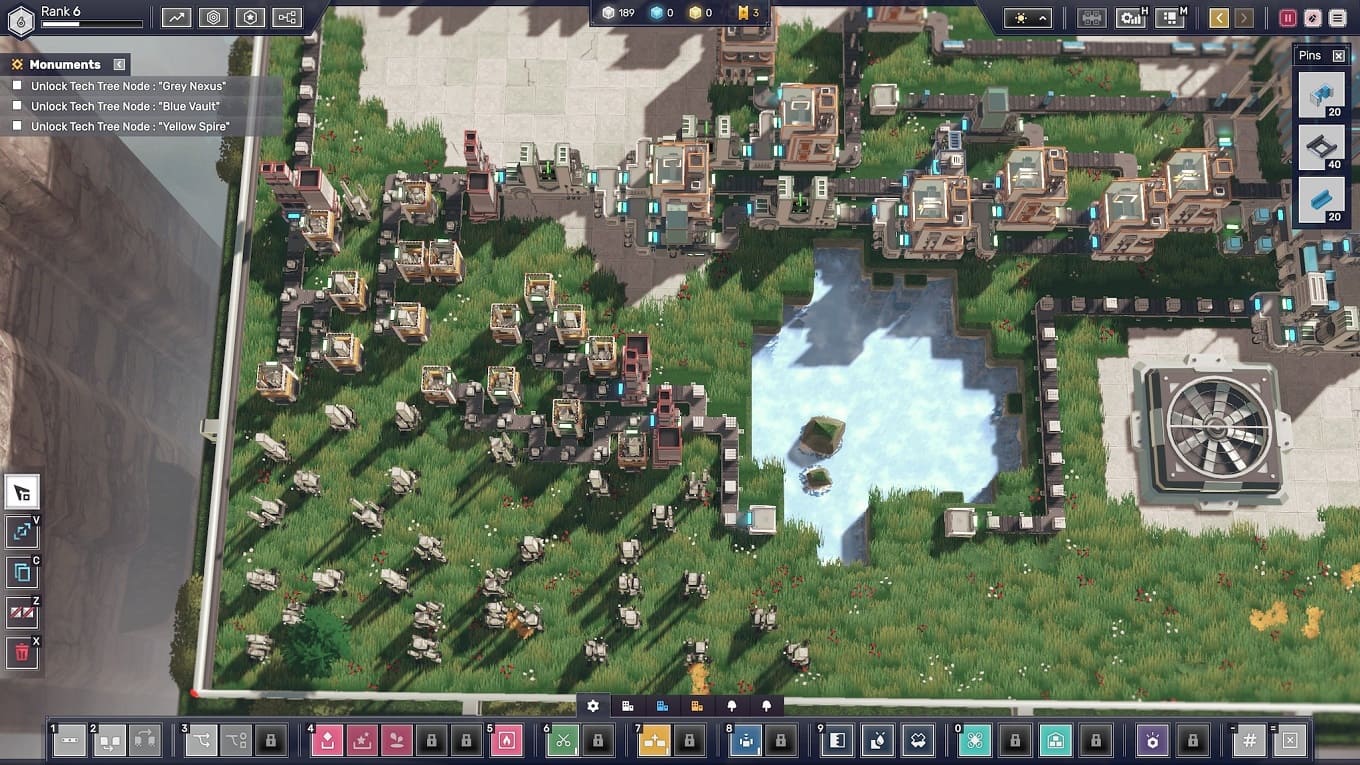This screenshot has height=765, width=1360.
Task: Activate the red trash delete tool
Action: point(22,653)
